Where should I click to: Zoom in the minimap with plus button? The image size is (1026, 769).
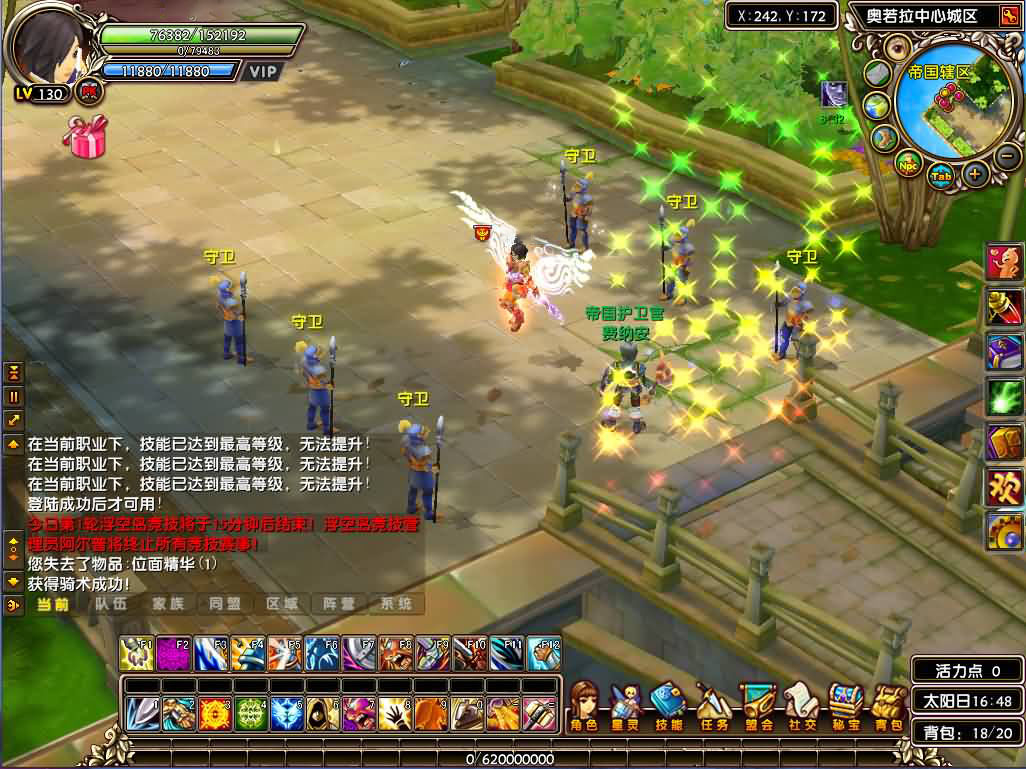pos(975,173)
